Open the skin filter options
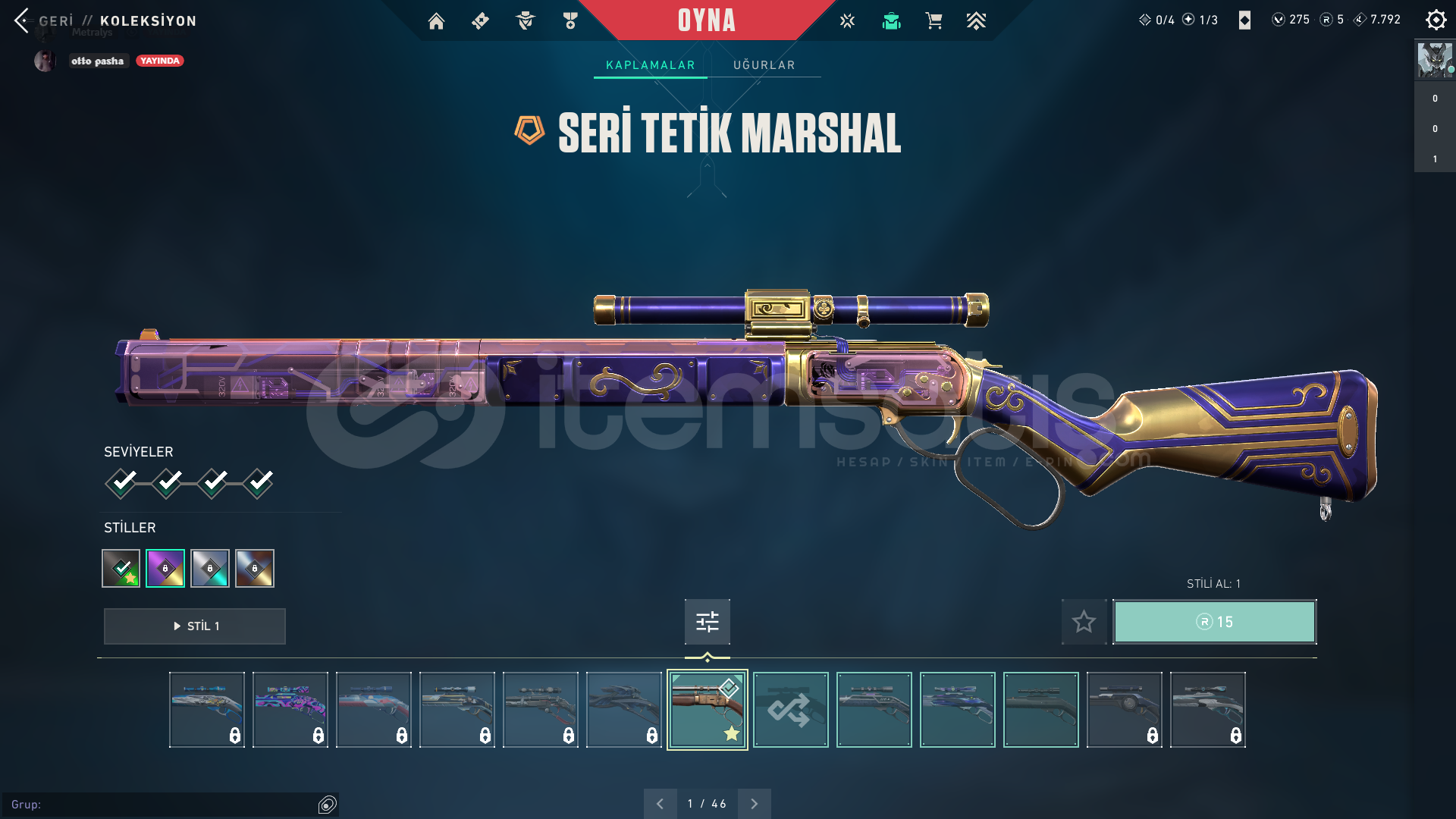1456x819 pixels. 707,622
